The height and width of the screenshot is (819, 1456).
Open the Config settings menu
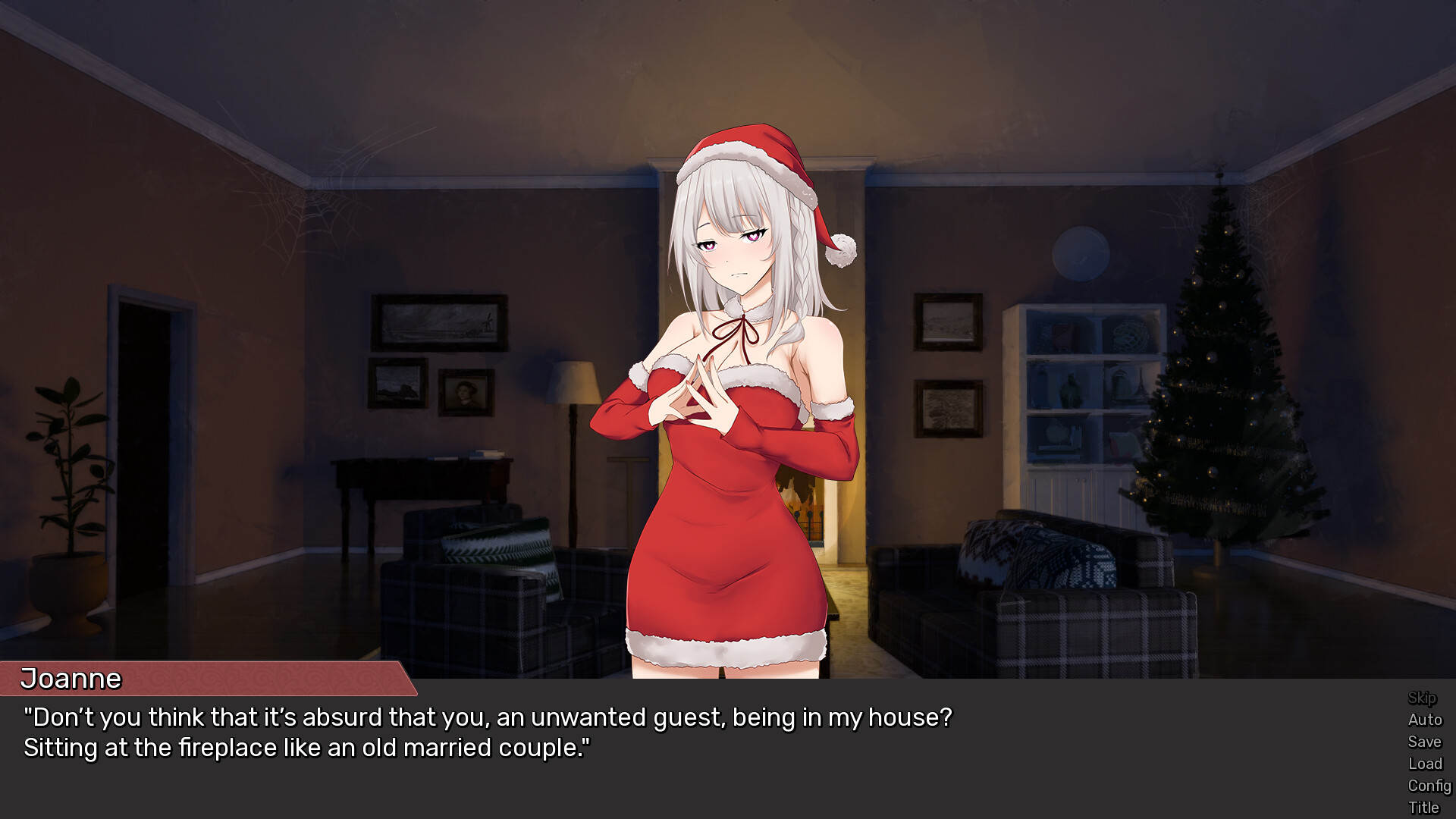click(1428, 786)
